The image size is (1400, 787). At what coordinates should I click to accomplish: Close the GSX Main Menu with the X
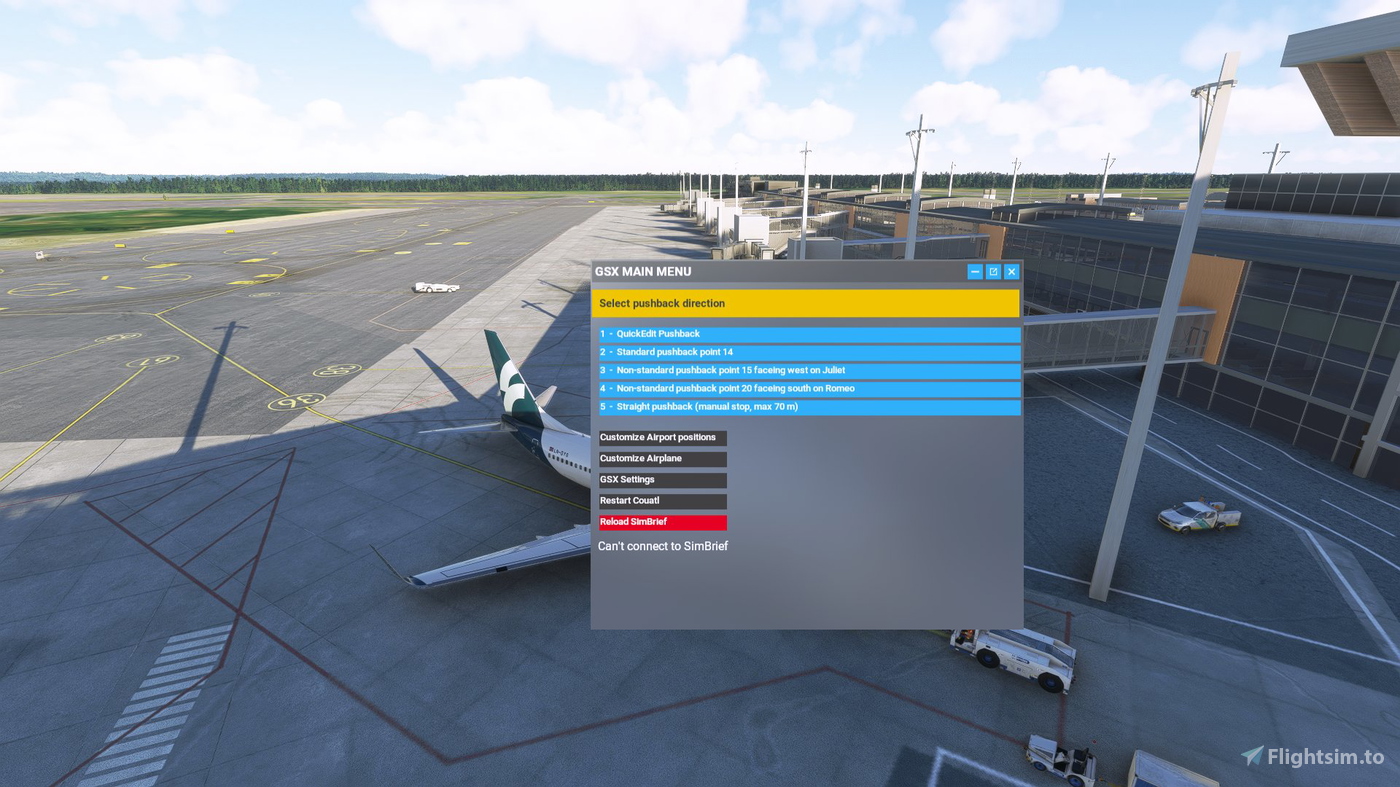(1010, 271)
